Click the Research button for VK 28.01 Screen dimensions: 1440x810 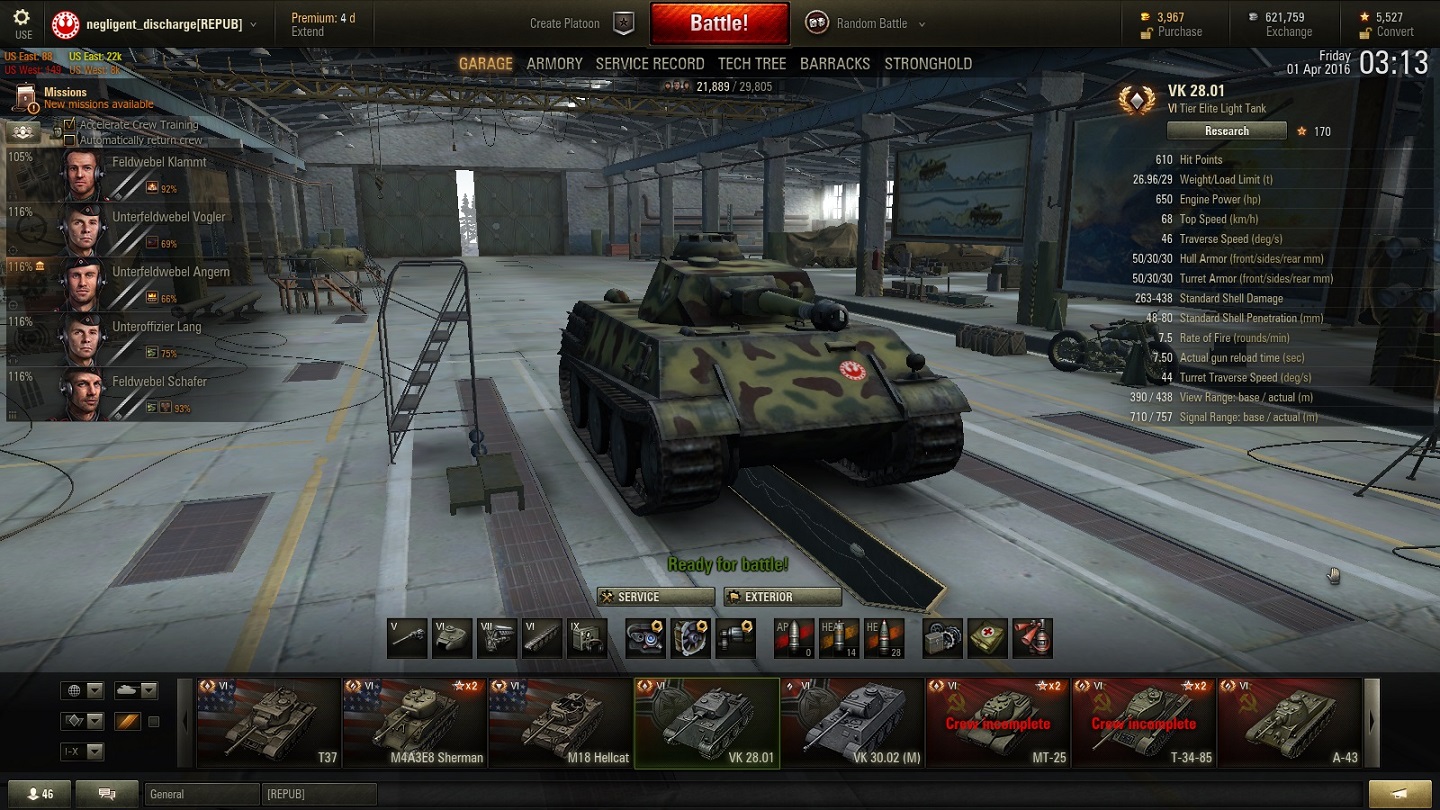pyautogui.click(x=1226, y=131)
